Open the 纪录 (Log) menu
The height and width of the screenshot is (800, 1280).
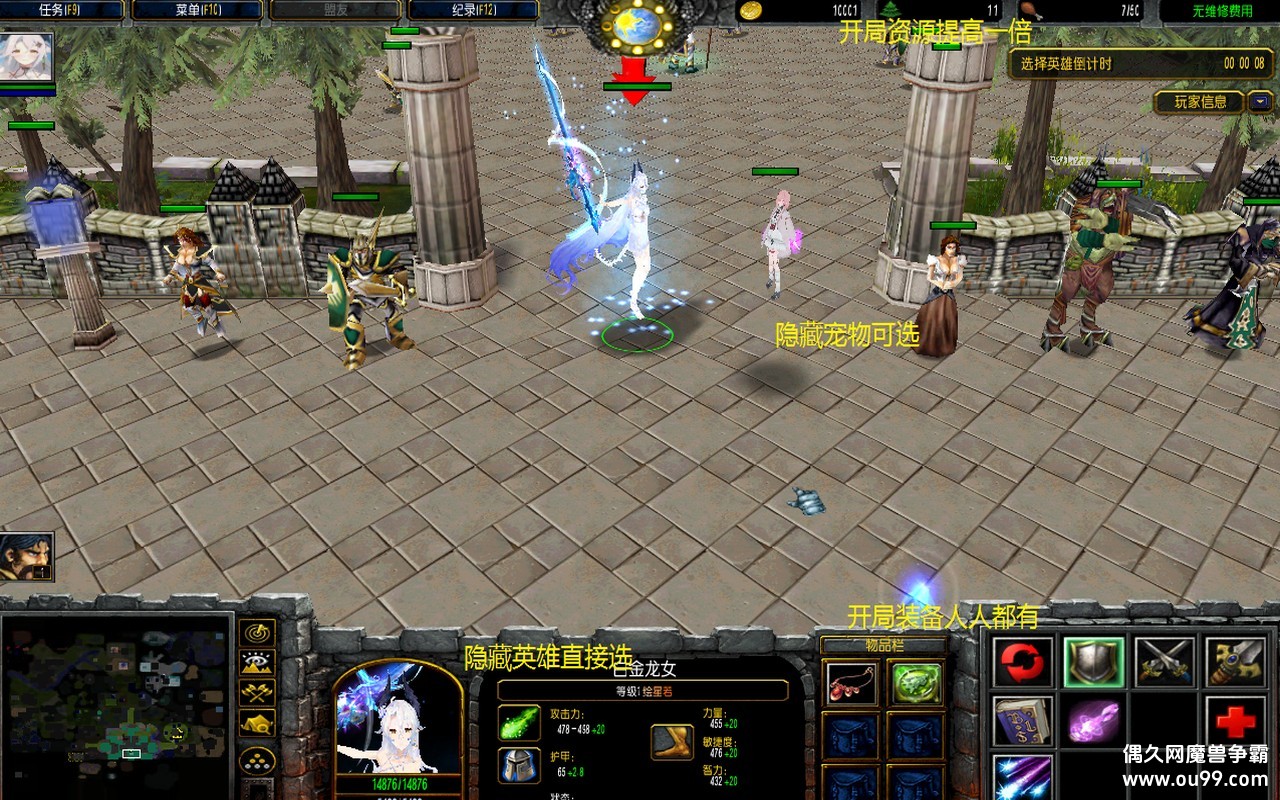(x=472, y=10)
